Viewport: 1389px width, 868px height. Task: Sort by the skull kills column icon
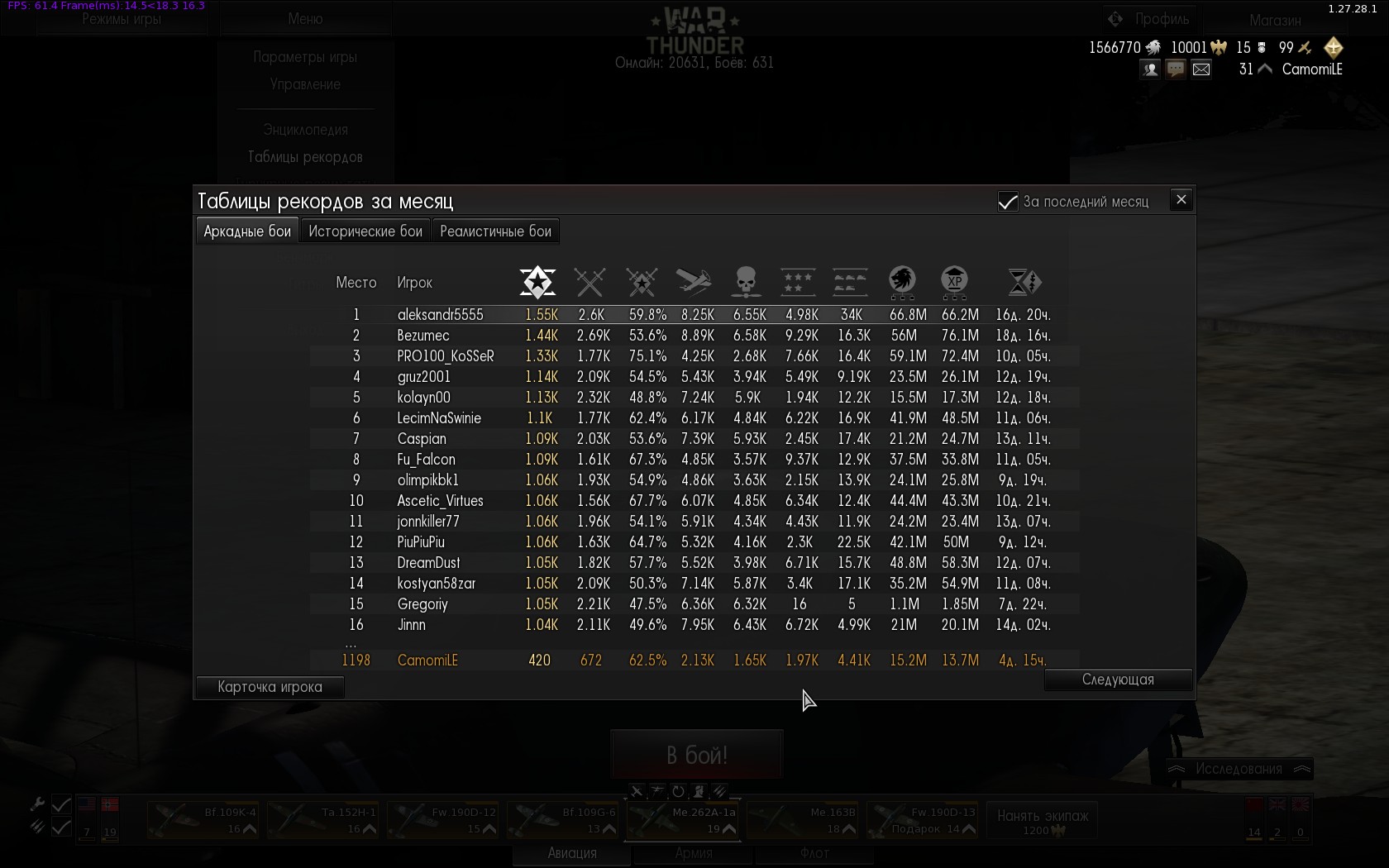(746, 282)
